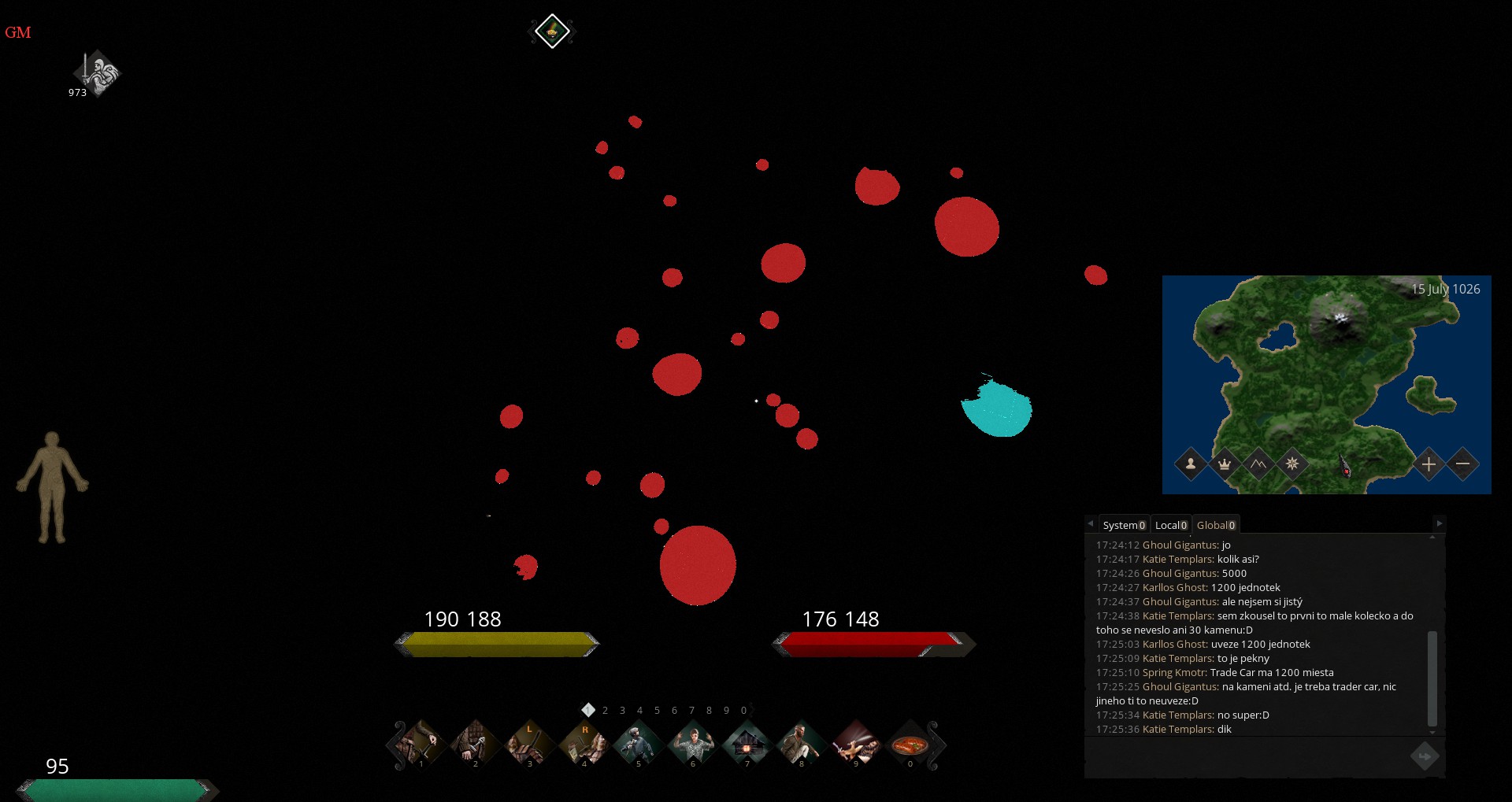Screen dimensions: 1512x802
Task: Switch to the Global chat tab
Action: click(x=1216, y=525)
